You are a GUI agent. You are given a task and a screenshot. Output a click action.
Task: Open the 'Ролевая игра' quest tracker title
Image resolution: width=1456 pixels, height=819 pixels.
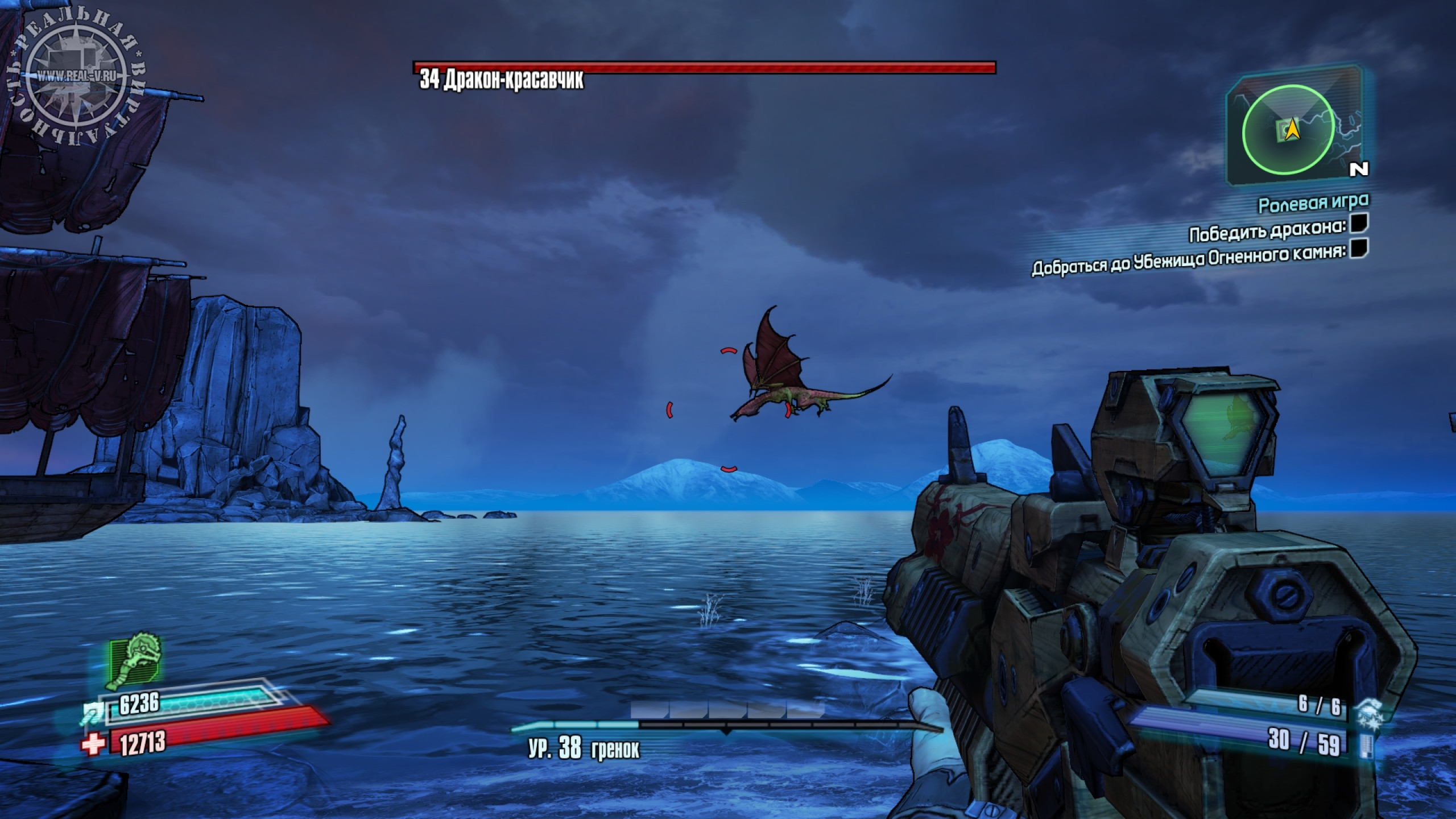tap(1313, 202)
